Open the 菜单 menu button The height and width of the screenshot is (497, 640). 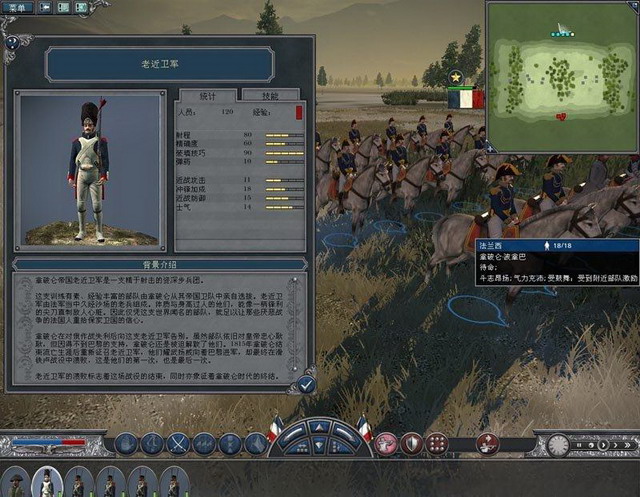point(17,7)
